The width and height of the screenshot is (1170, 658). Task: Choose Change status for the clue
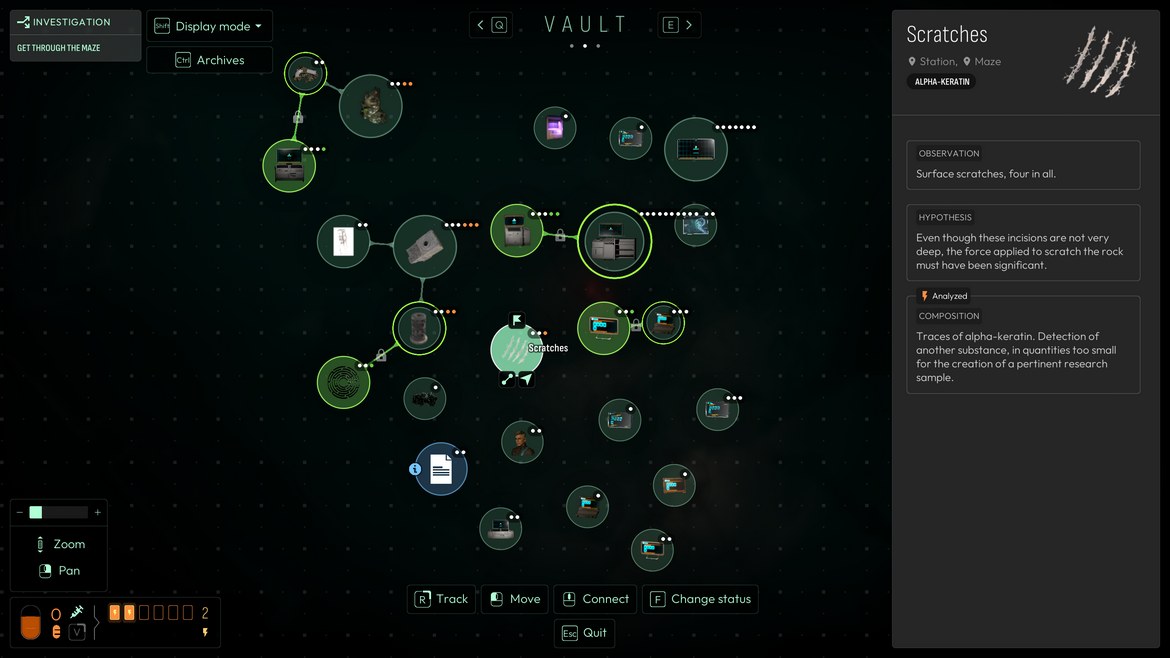click(x=700, y=599)
